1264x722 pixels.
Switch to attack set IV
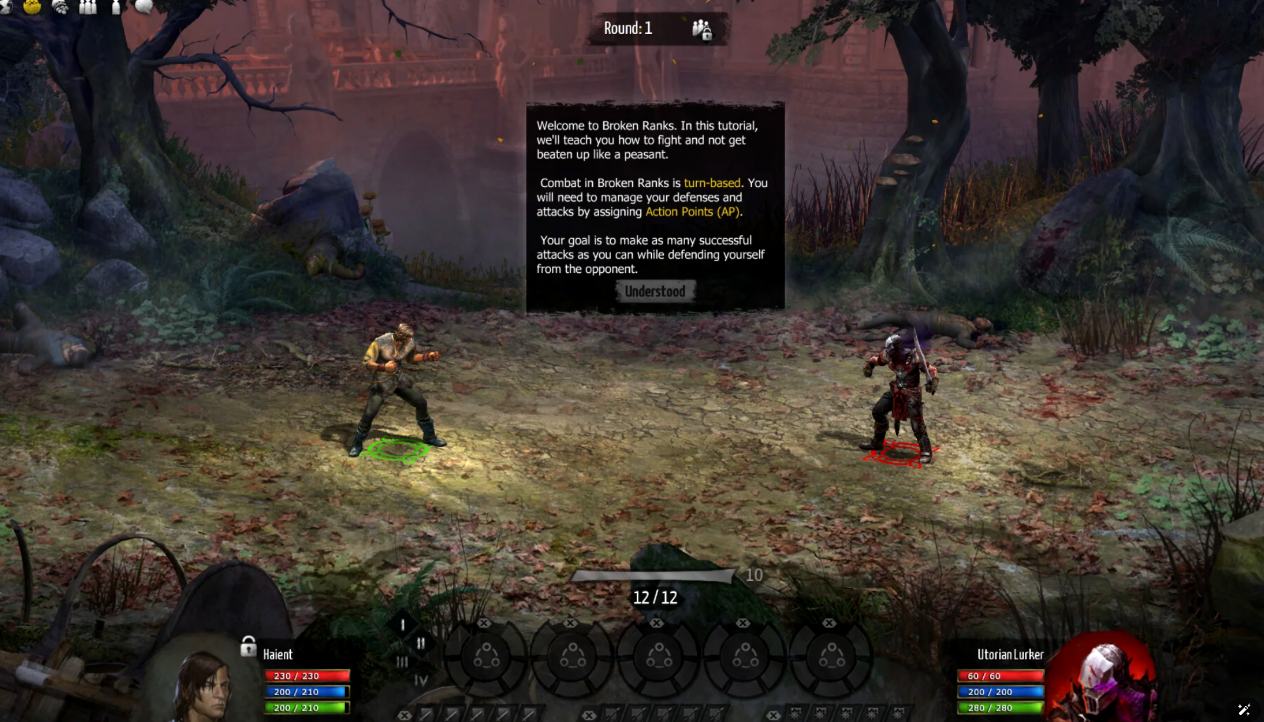coord(421,680)
